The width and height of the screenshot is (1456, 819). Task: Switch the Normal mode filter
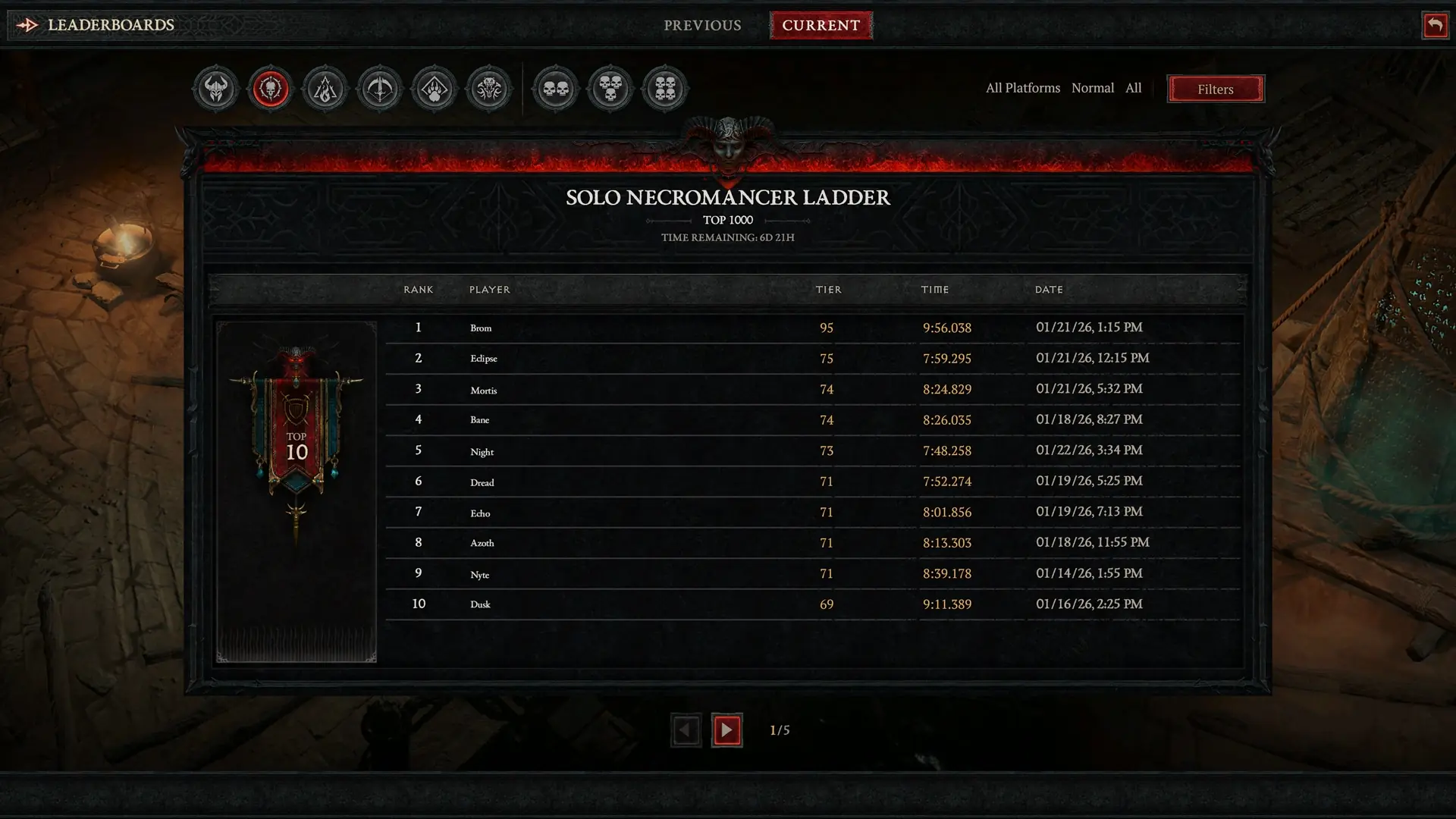[x=1093, y=88]
